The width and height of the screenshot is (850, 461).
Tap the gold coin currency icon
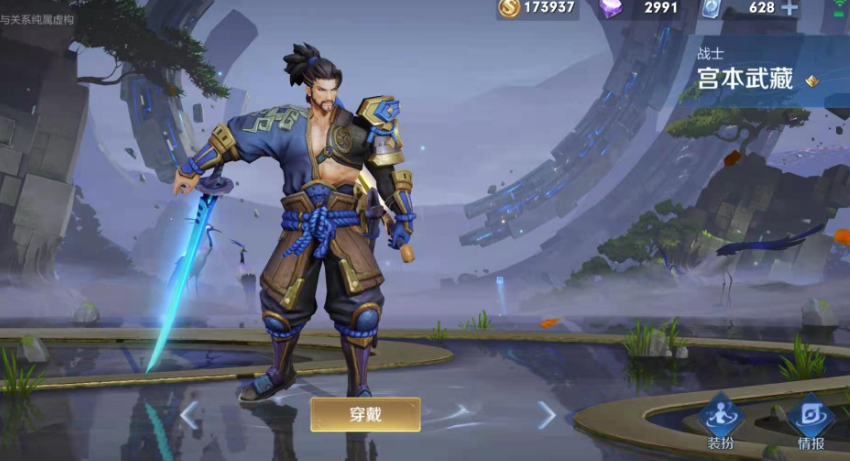[509, 8]
